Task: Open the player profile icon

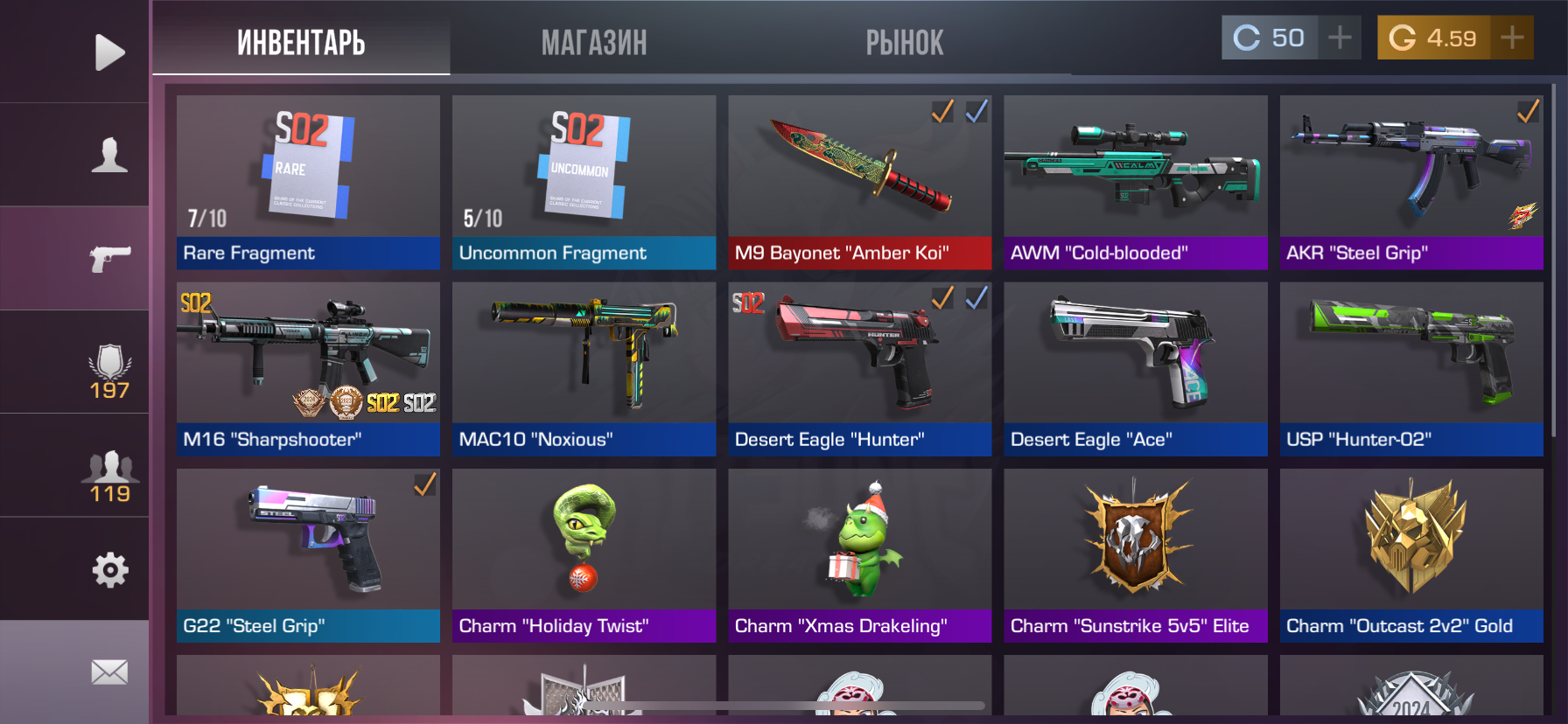Action: coord(109,155)
